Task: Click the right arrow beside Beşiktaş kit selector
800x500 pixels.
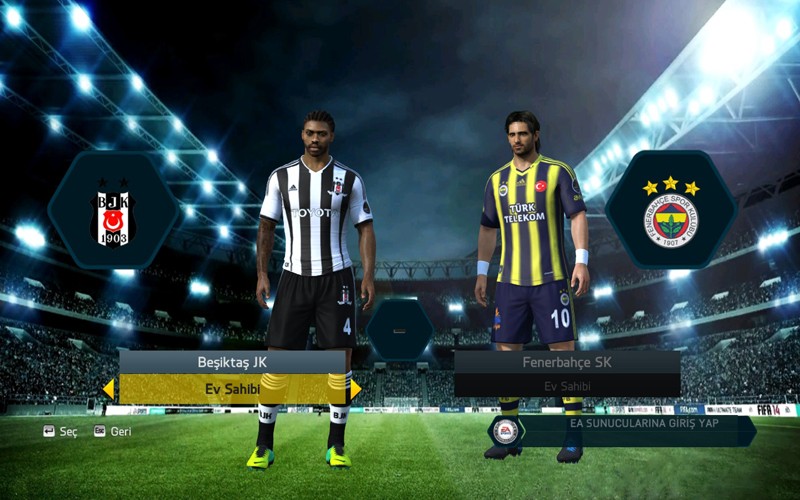Action: (x=356, y=388)
